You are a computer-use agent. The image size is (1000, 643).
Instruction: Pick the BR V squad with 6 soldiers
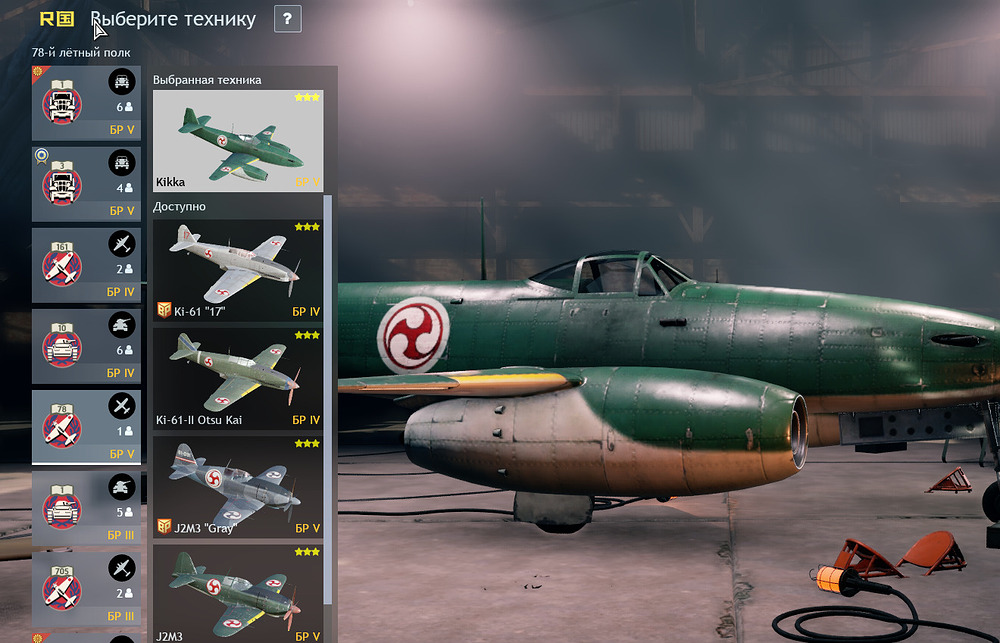86,103
